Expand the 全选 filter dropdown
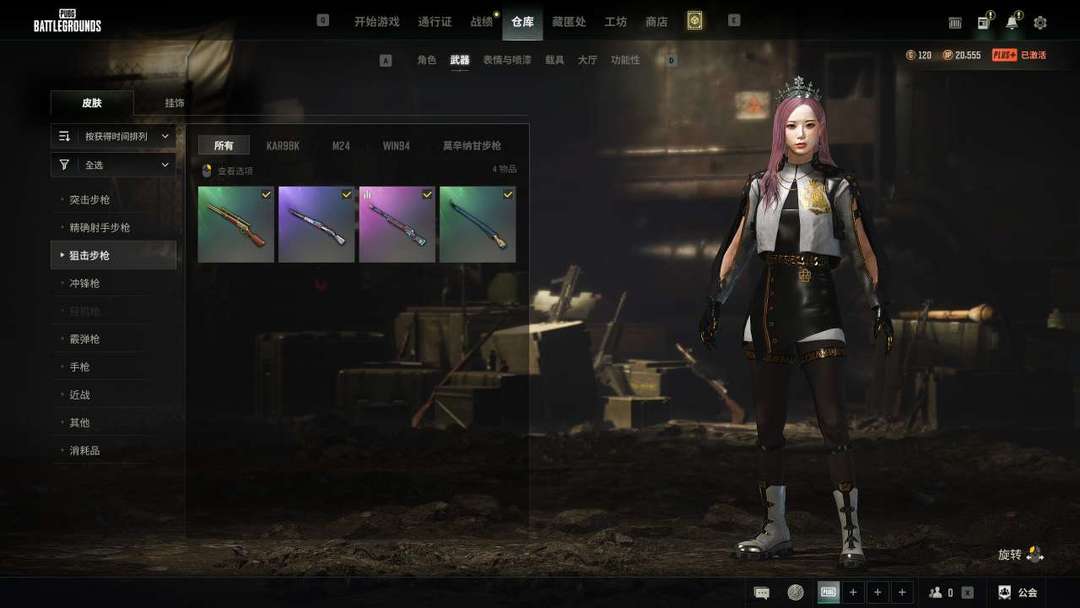Viewport: 1080px width, 608px height. point(113,165)
